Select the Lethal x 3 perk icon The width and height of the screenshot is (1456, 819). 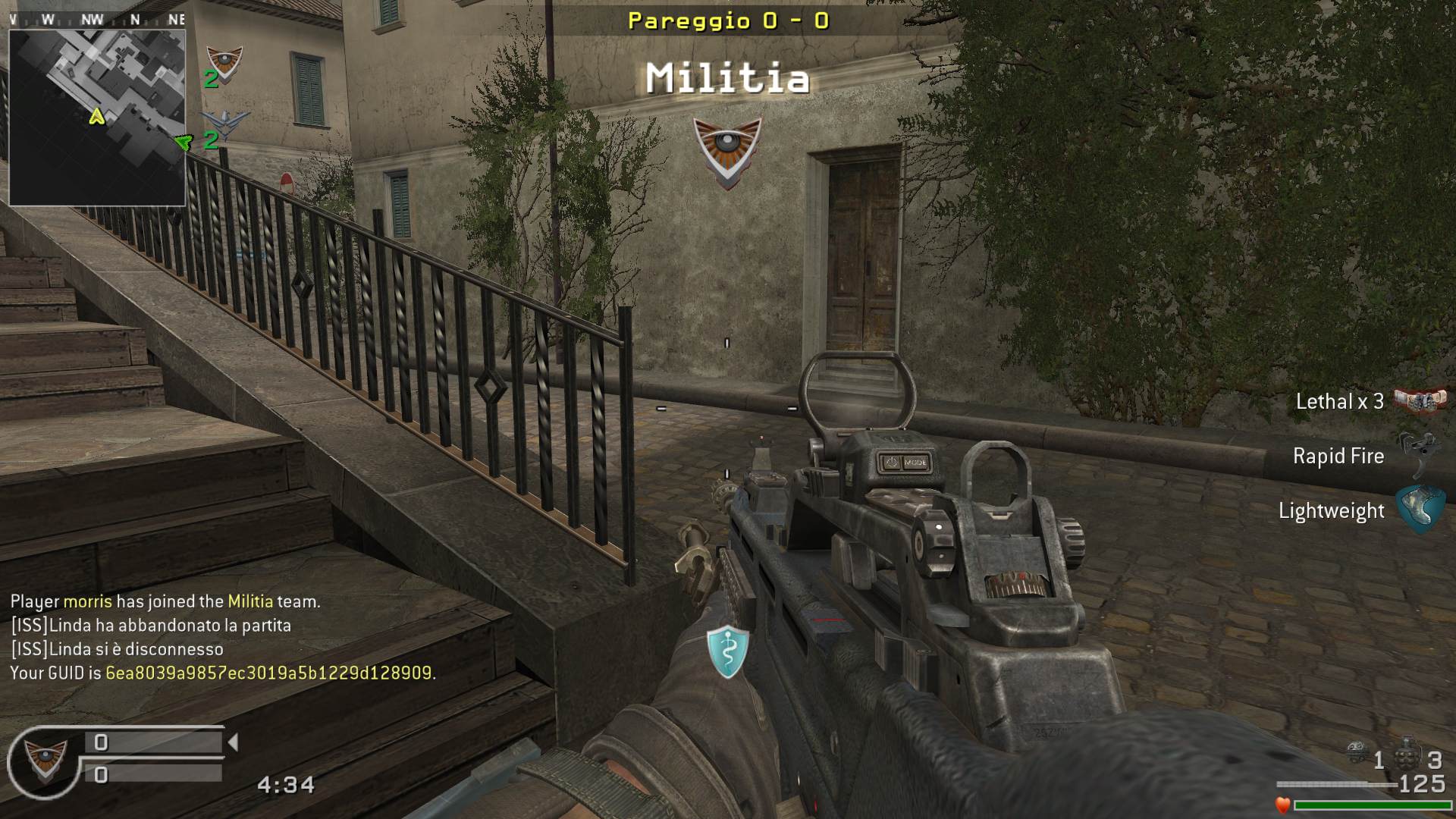pos(1420,400)
